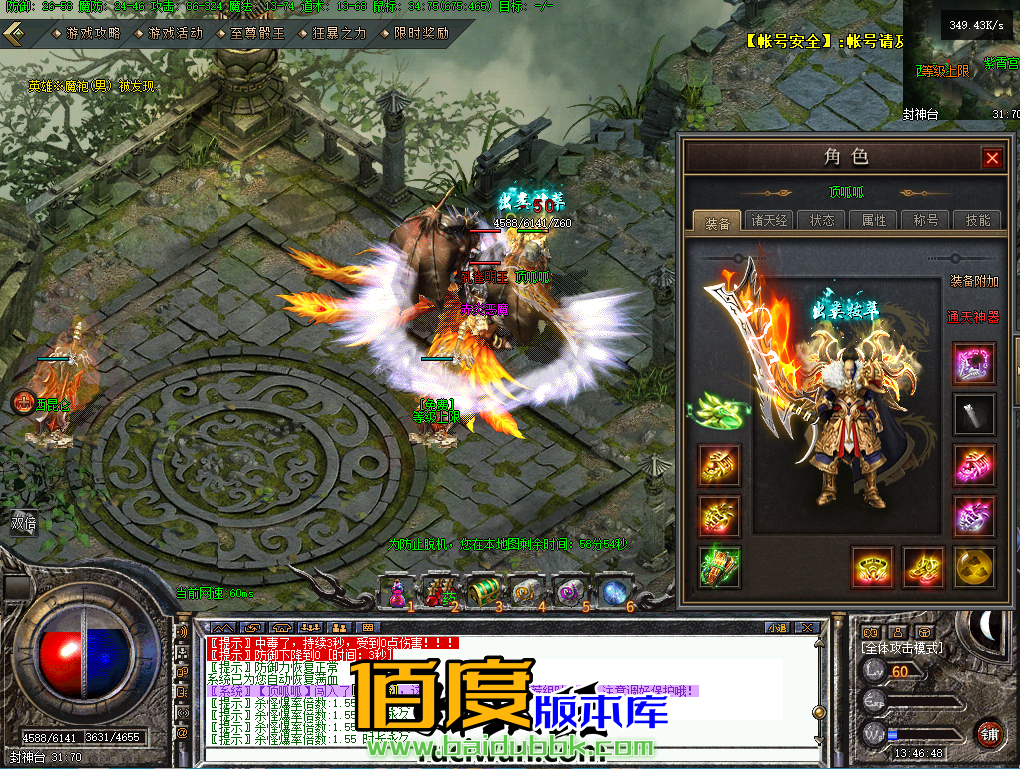The width and height of the screenshot is (1020, 769).
Task: Select the 称号 title tab
Action: click(x=924, y=220)
